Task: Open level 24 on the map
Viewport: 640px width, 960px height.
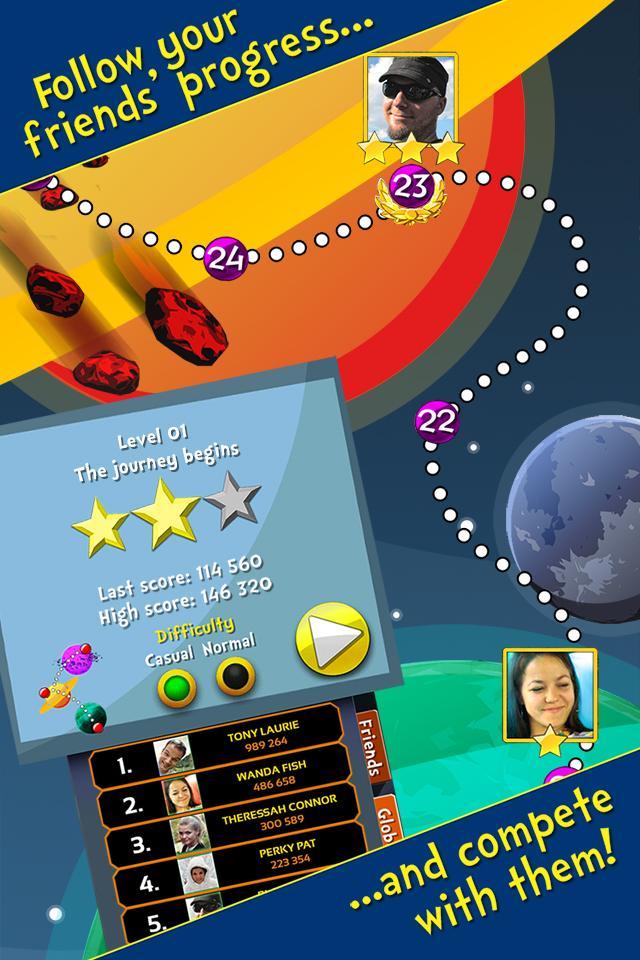Action: pos(226,259)
